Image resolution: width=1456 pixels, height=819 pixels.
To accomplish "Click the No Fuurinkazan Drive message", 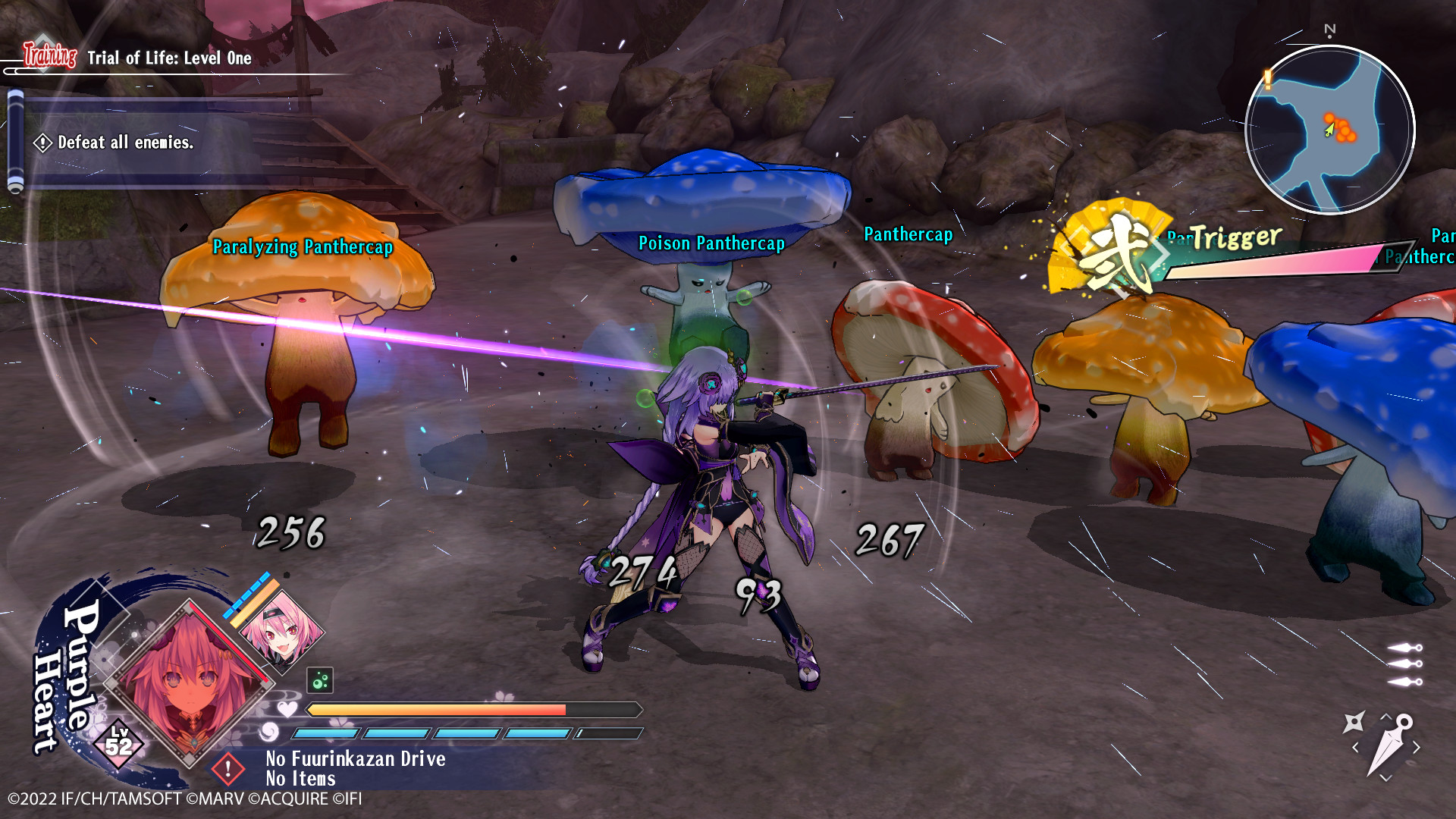I will [356, 759].
